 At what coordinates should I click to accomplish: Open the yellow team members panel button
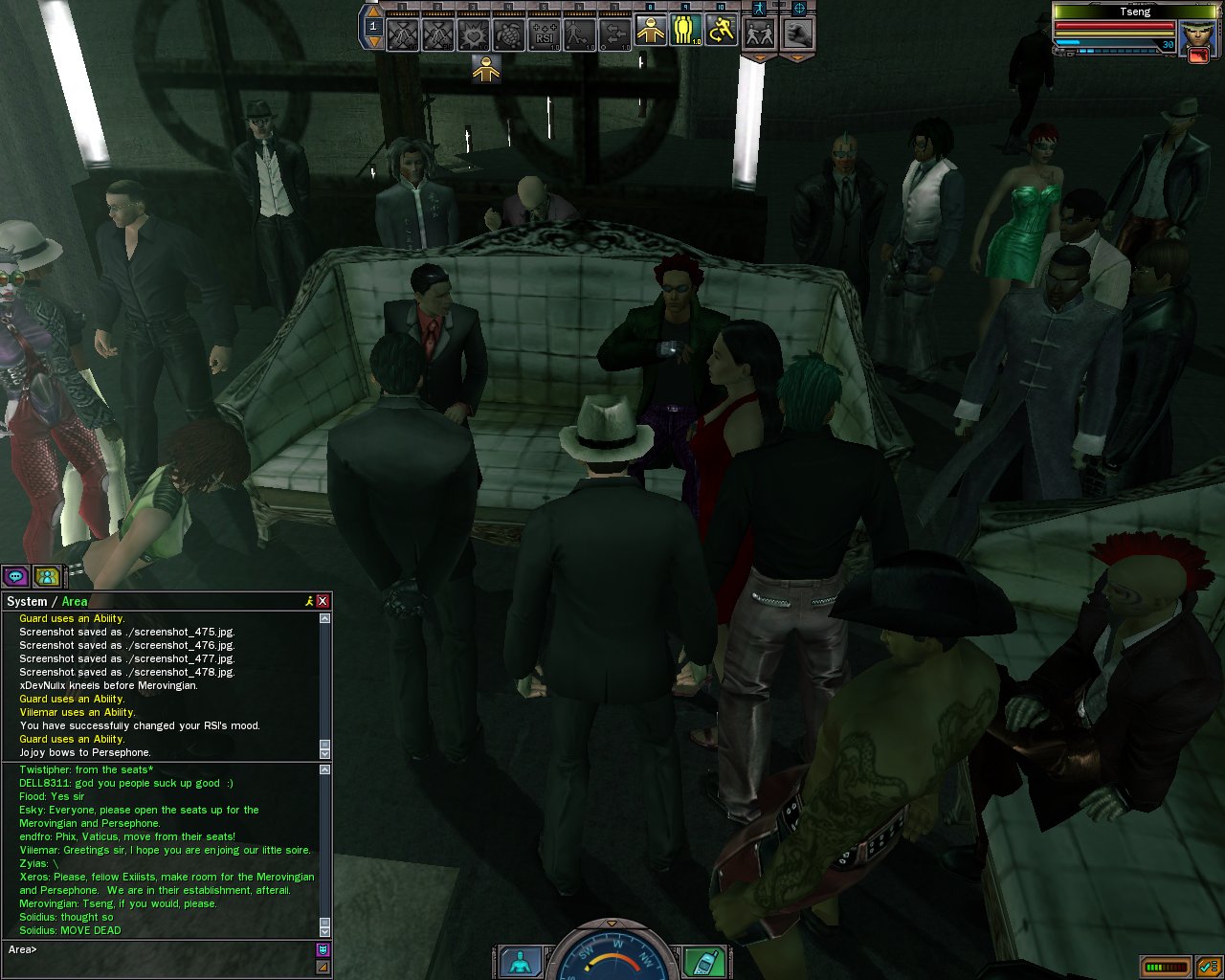tap(46, 576)
